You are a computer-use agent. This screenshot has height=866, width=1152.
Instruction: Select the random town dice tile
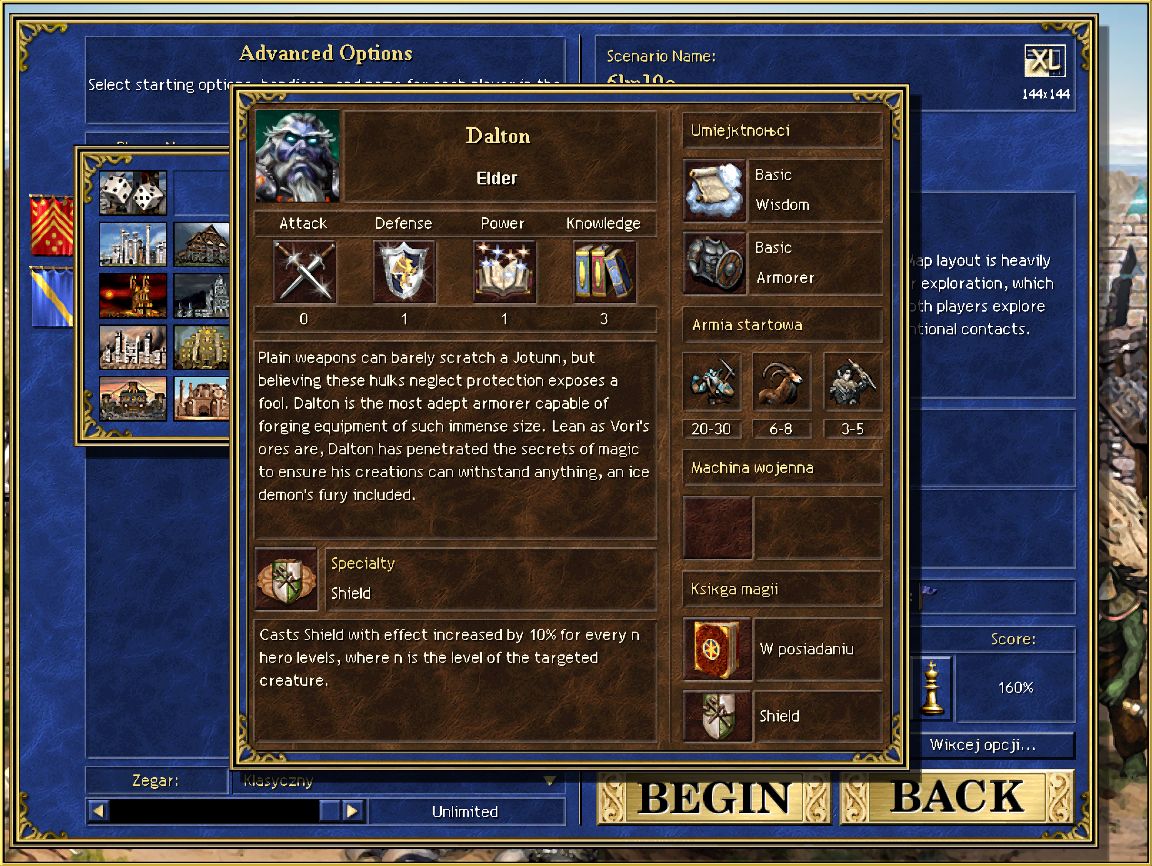133,192
